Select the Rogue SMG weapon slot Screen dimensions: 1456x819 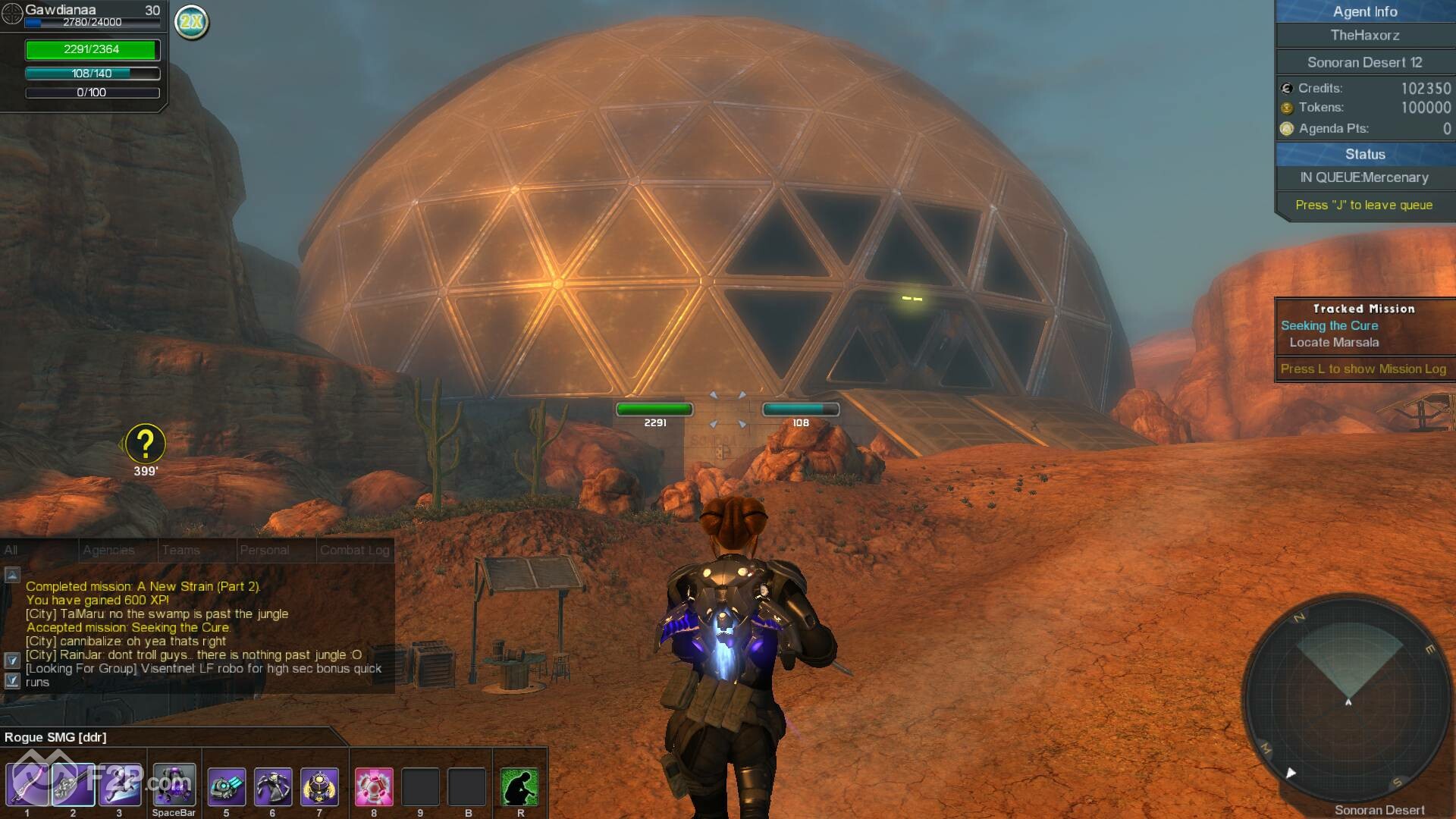pyautogui.click(x=73, y=786)
